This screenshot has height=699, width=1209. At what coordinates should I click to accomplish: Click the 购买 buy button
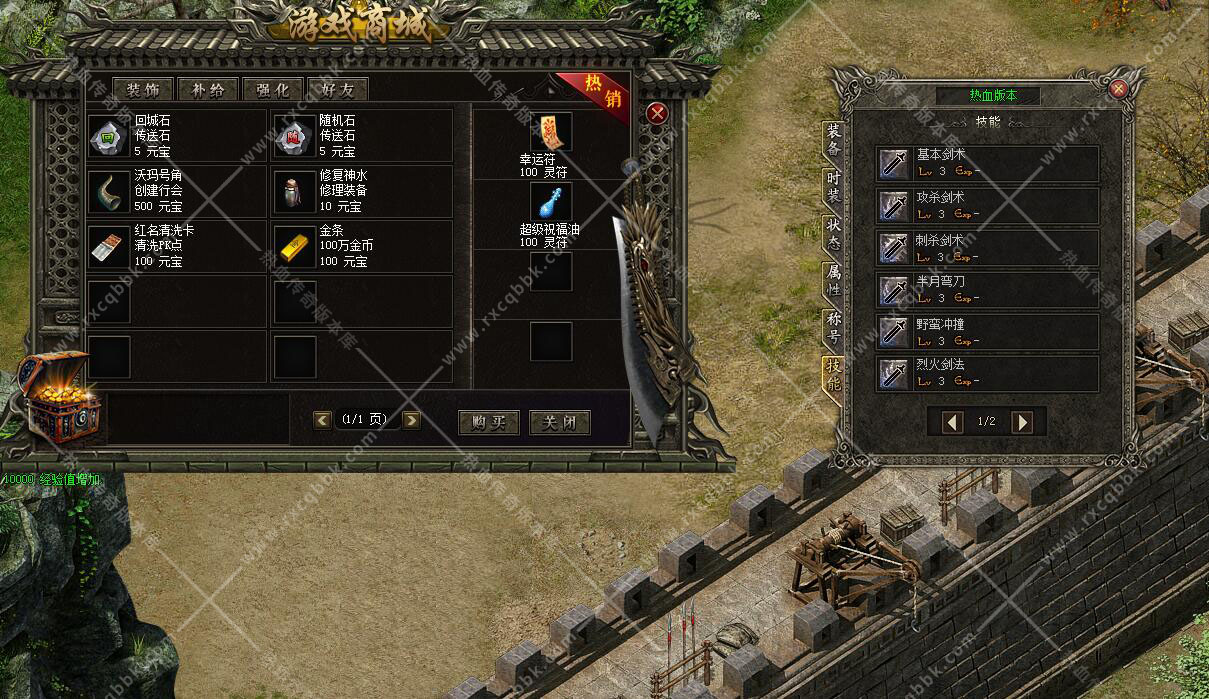tap(489, 422)
